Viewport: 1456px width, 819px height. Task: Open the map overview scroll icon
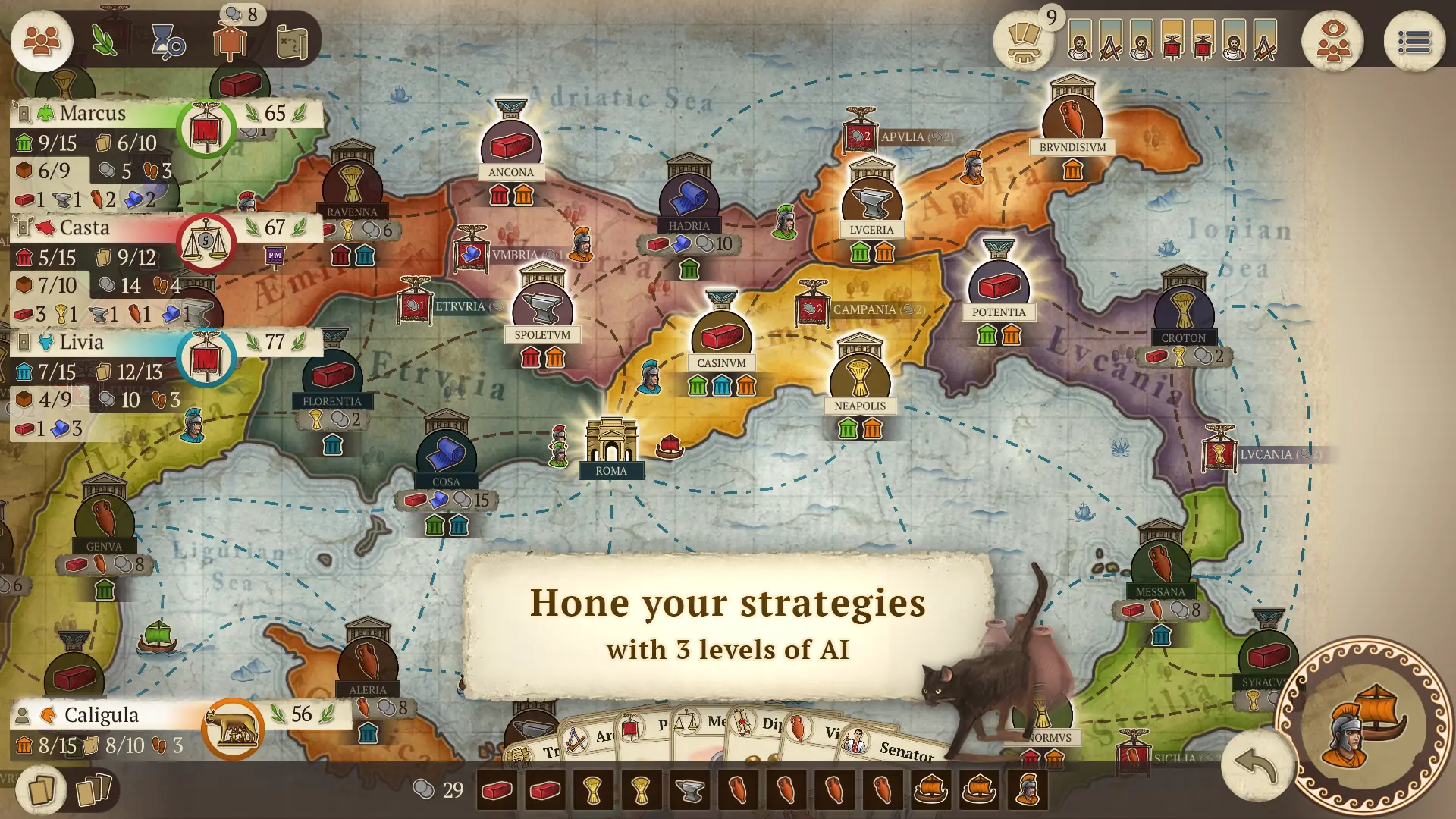(x=294, y=42)
